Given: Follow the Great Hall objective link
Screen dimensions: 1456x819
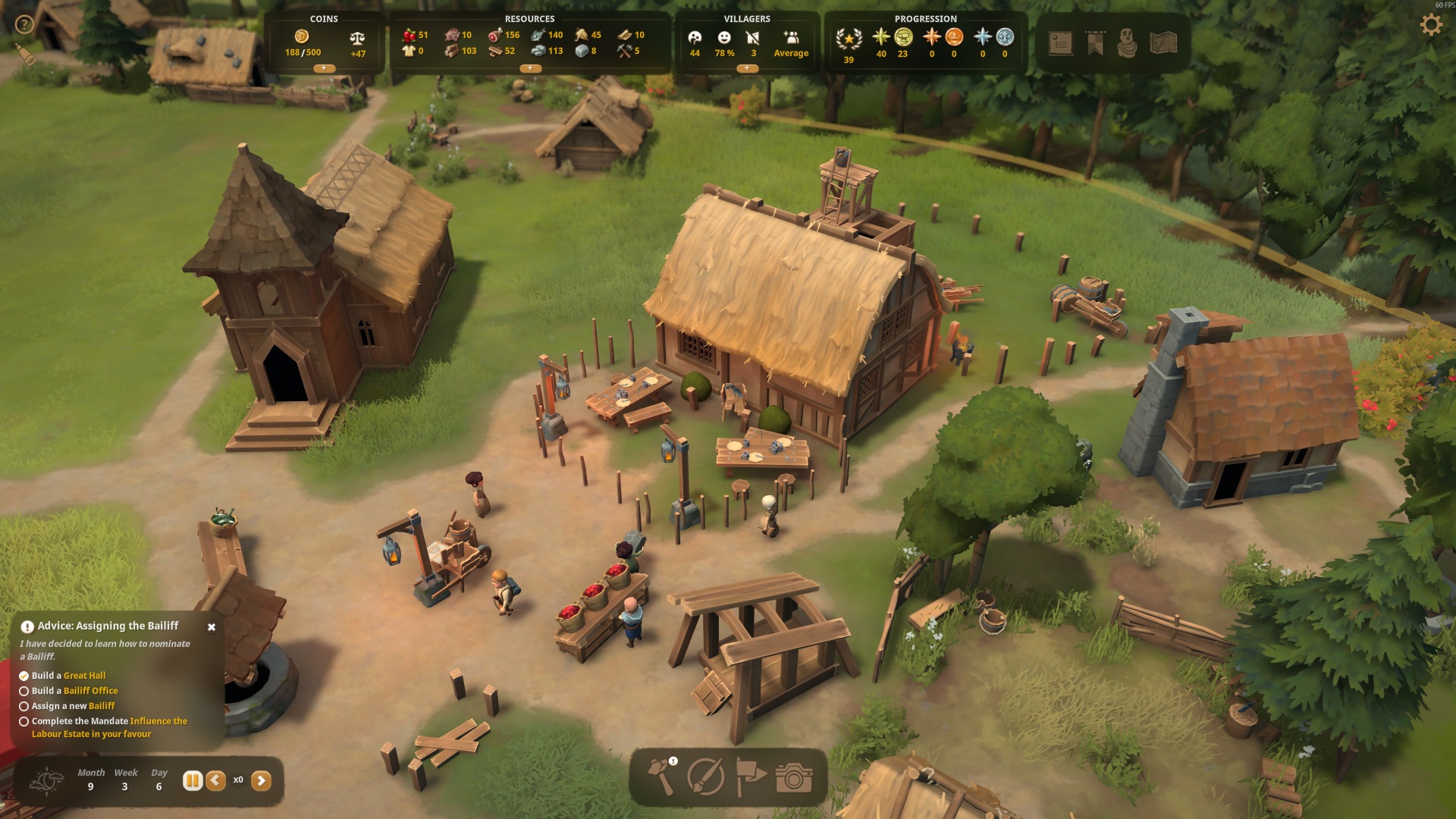Looking at the screenshot, I should coord(84,676).
